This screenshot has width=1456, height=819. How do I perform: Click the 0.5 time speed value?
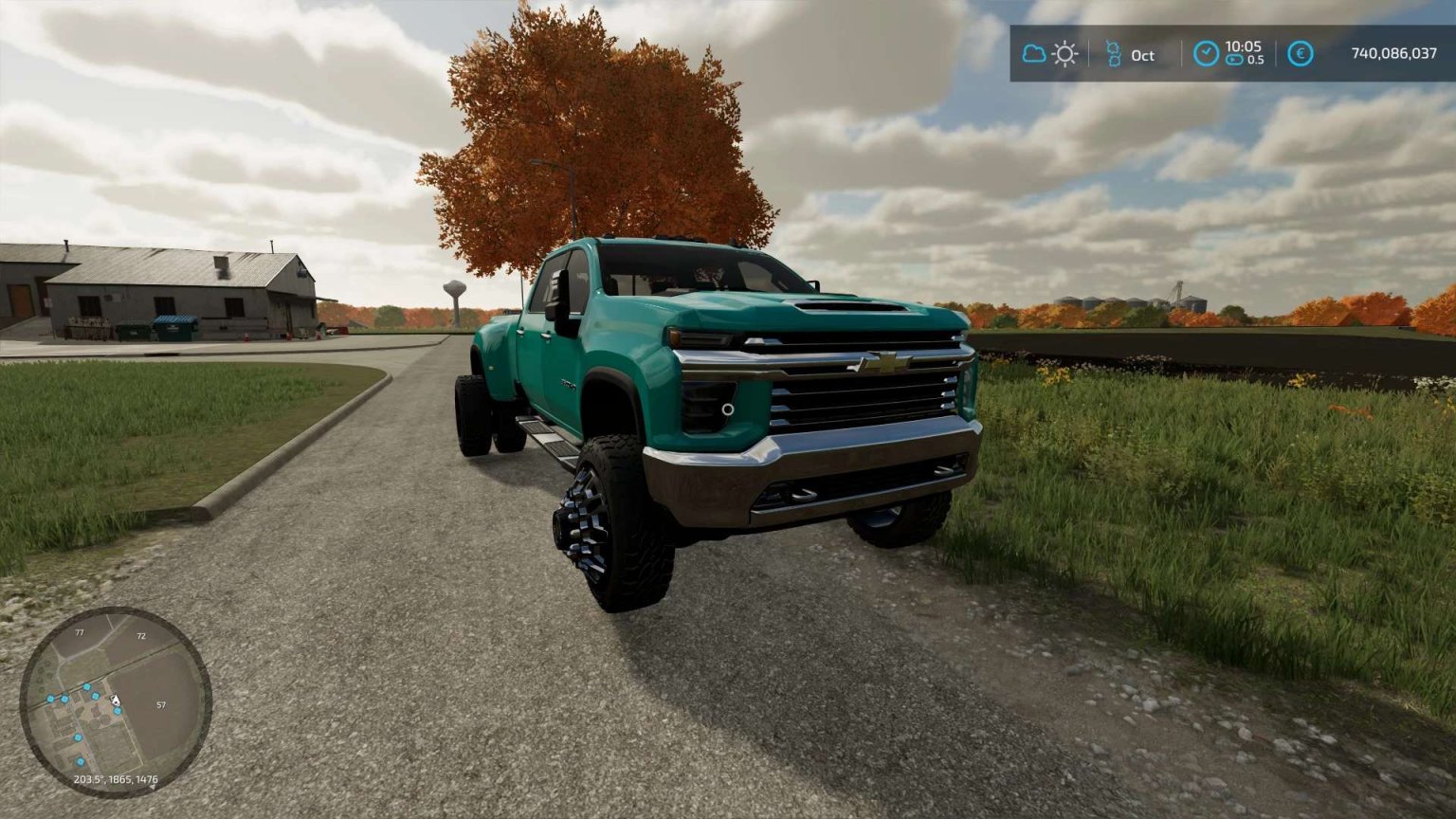(1255, 61)
